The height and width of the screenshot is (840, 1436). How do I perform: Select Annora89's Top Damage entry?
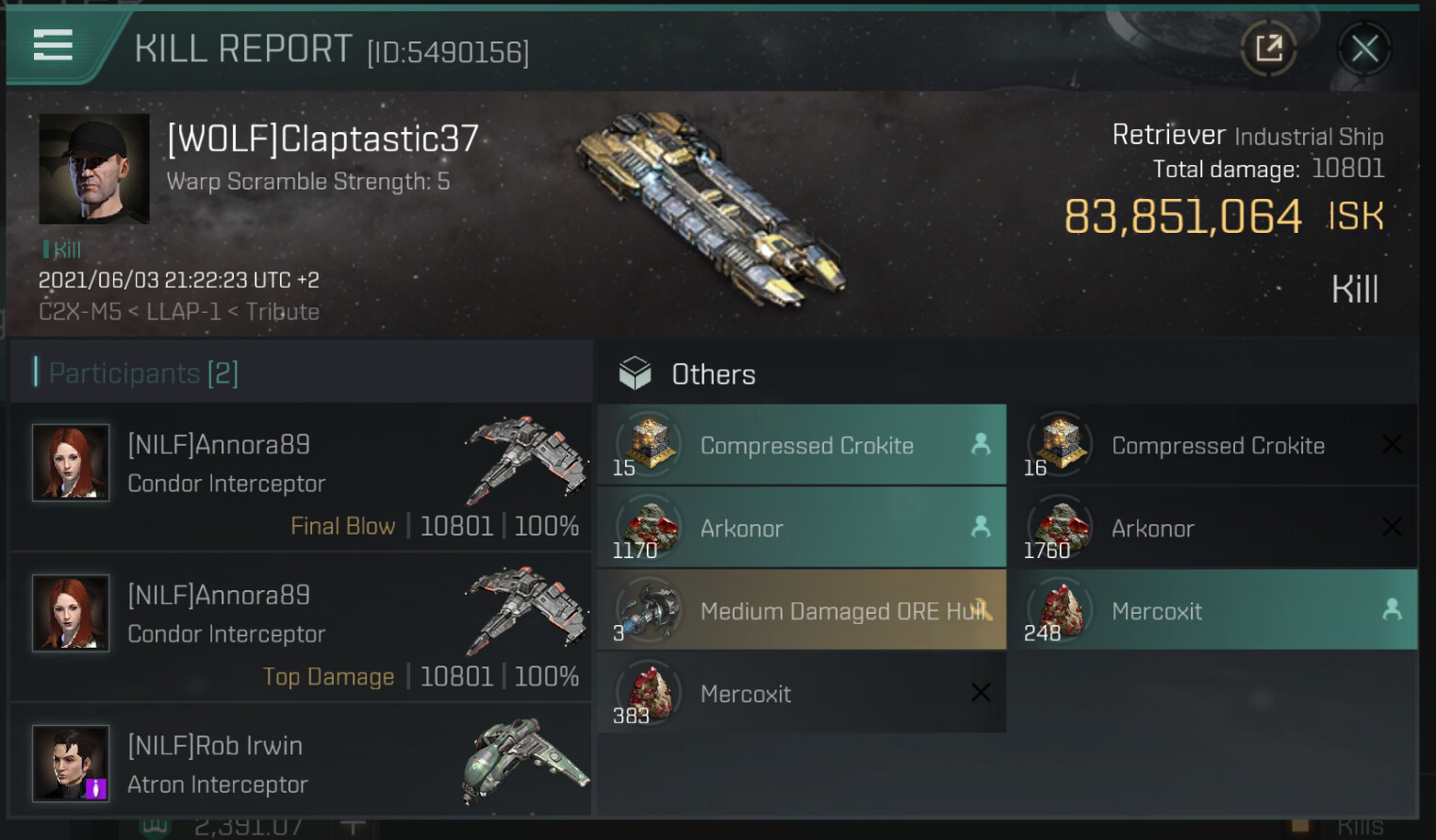(300, 628)
